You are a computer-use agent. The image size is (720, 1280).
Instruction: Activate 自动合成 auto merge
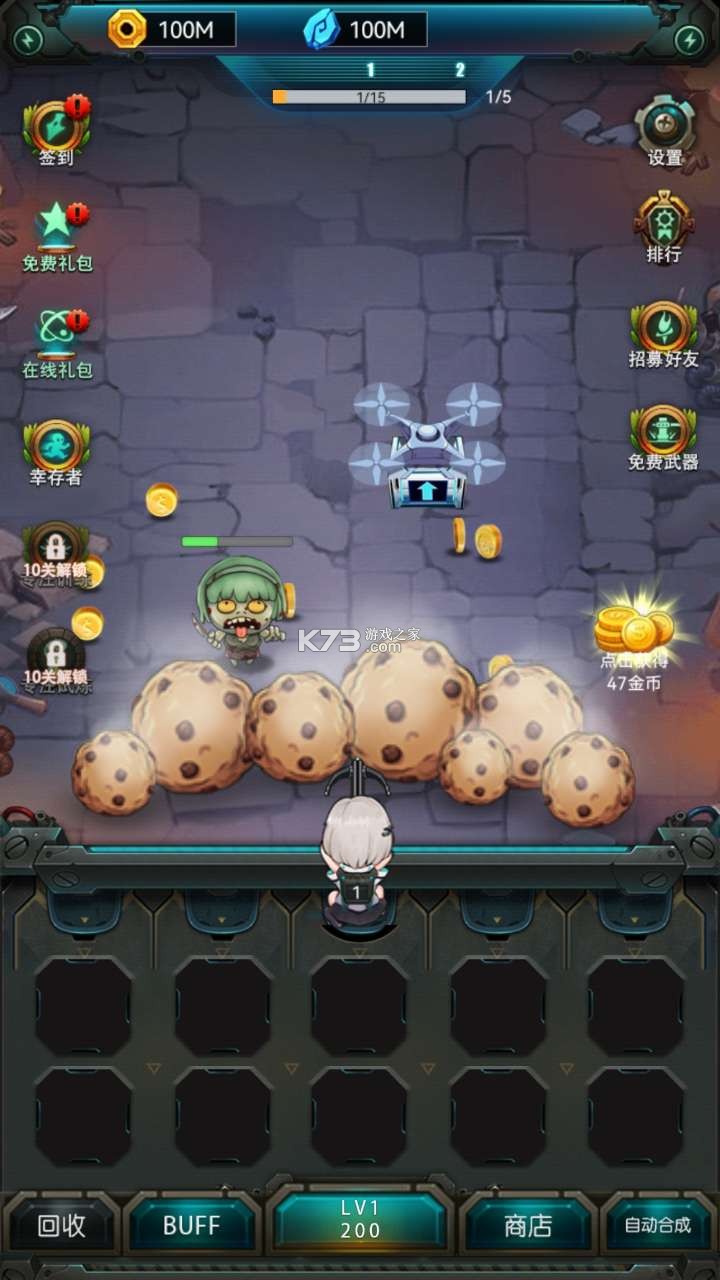tap(657, 1226)
